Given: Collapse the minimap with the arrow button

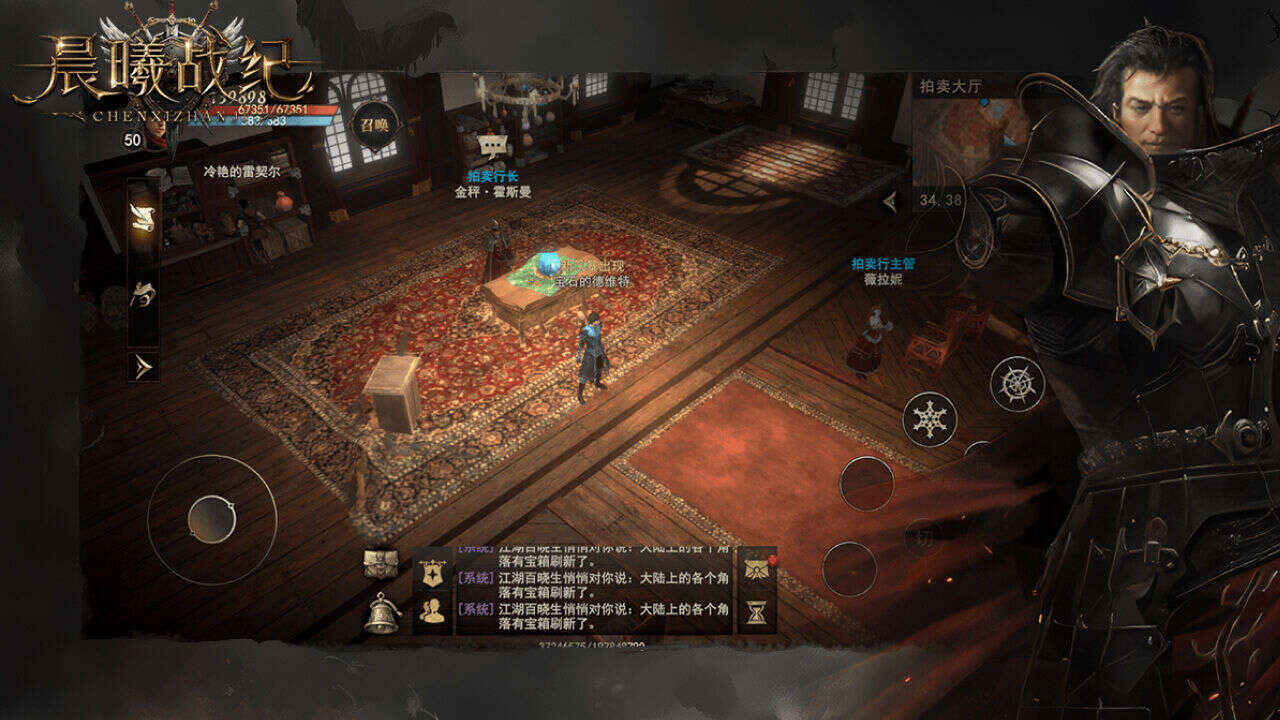Looking at the screenshot, I should click(891, 202).
